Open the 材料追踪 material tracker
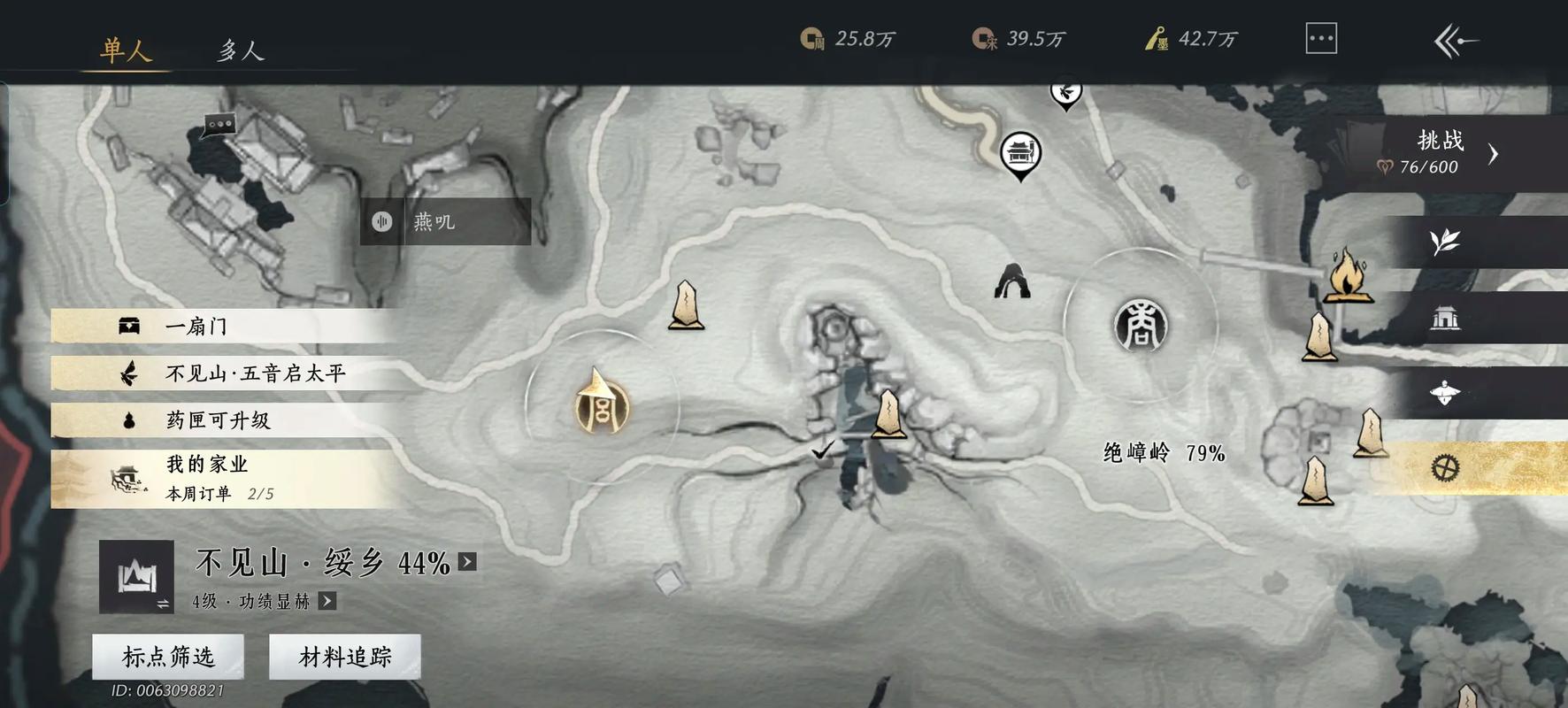Image resolution: width=1568 pixels, height=708 pixels. pos(345,657)
